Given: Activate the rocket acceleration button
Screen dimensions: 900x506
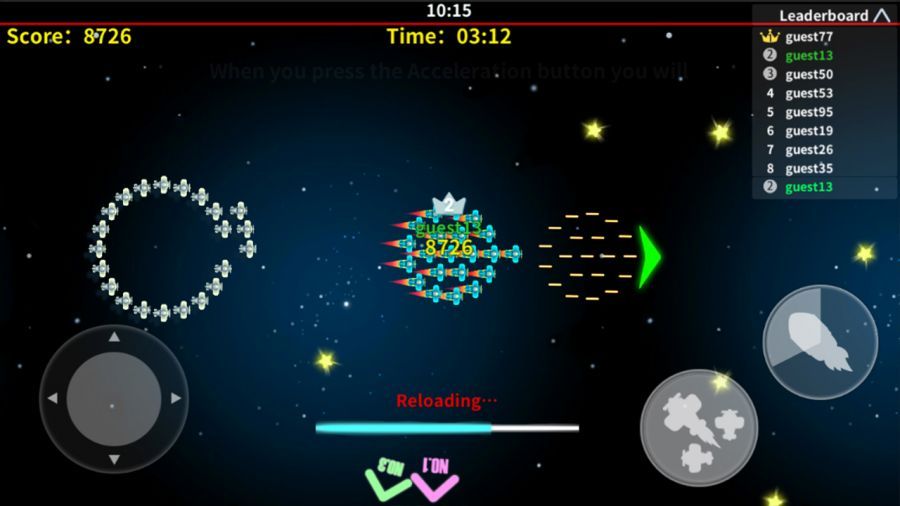Looking at the screenshot, I should pos(820,342).
